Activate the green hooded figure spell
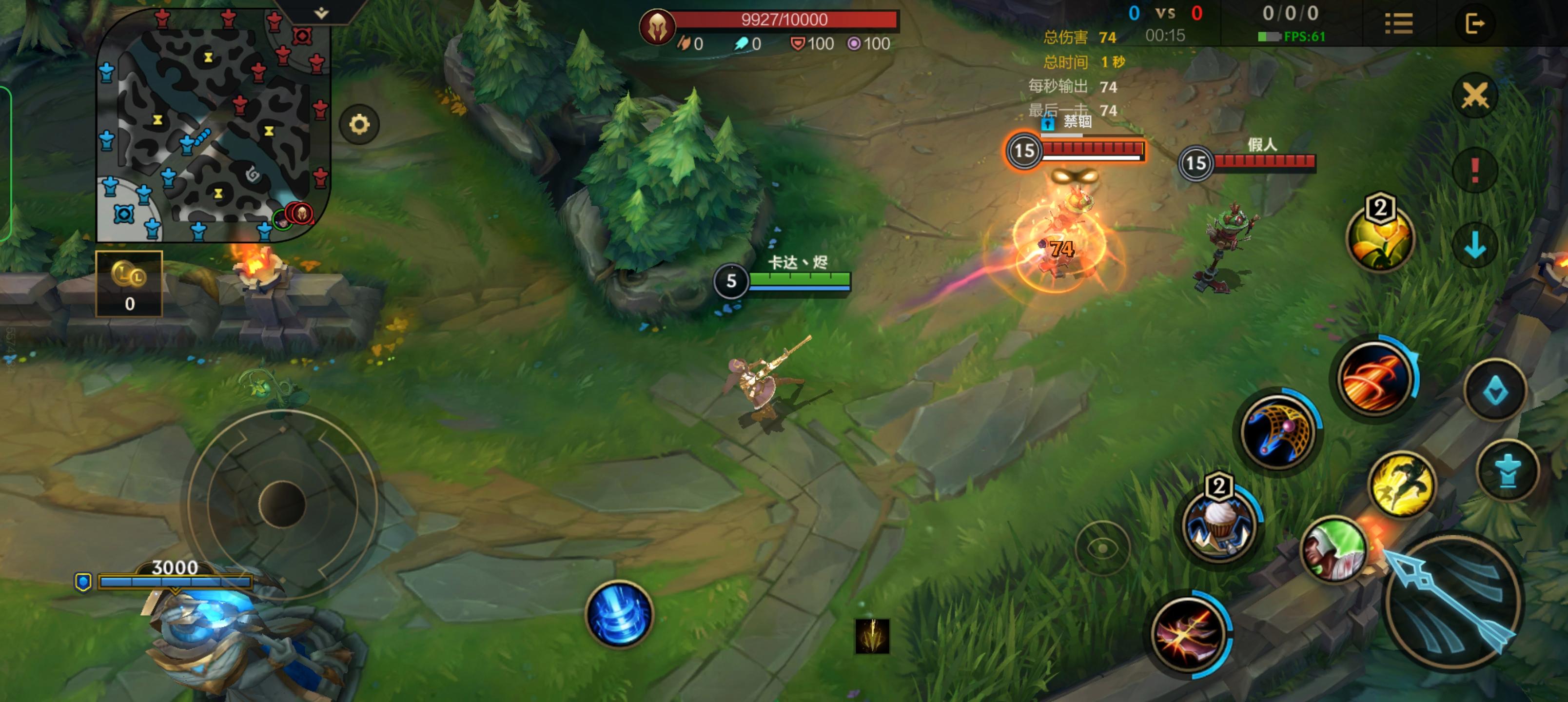The width and height of the screenshot is (1568, 702). tap(1334, 550)
